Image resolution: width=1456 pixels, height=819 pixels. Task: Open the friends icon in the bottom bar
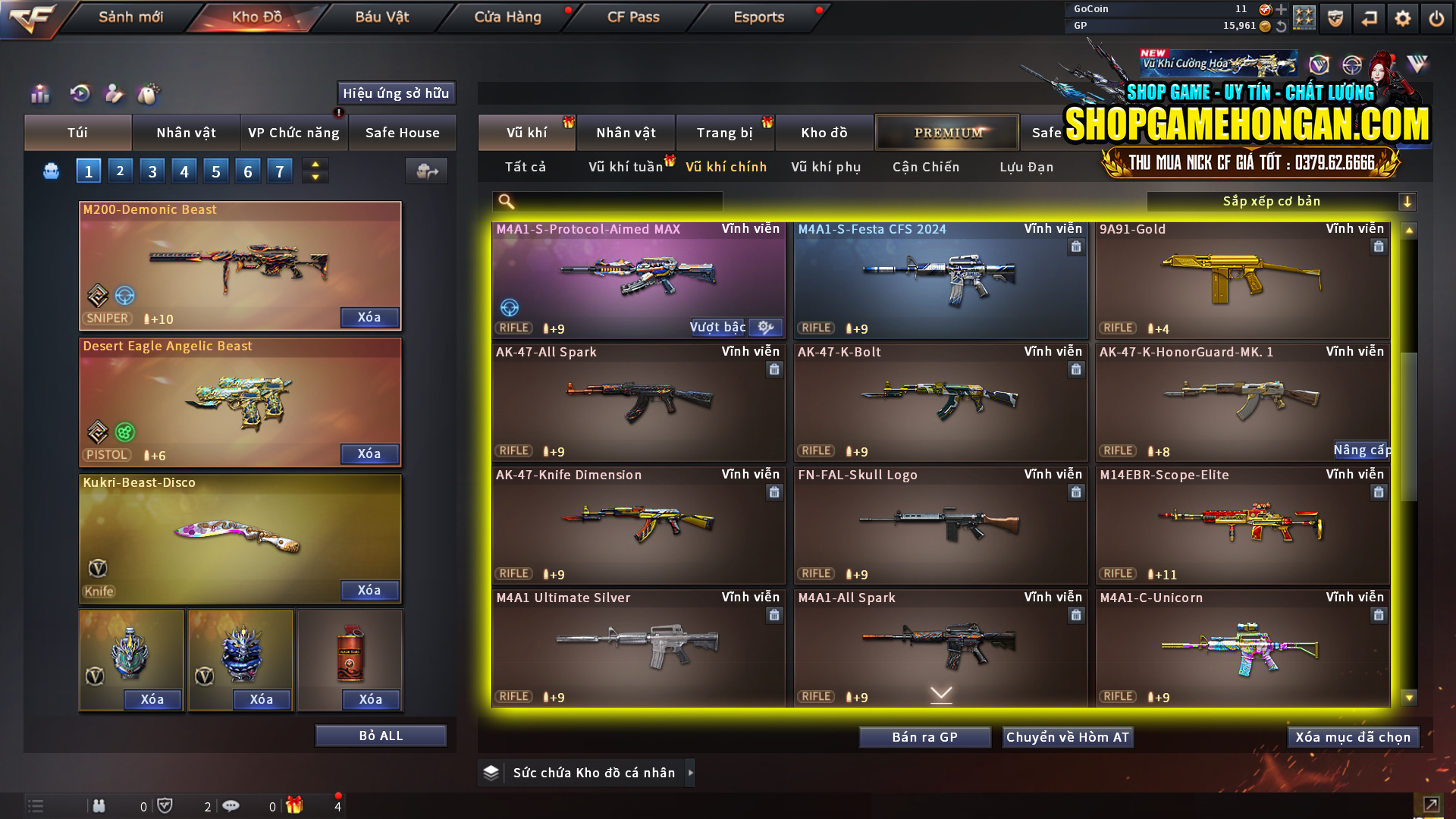[99, 806]
